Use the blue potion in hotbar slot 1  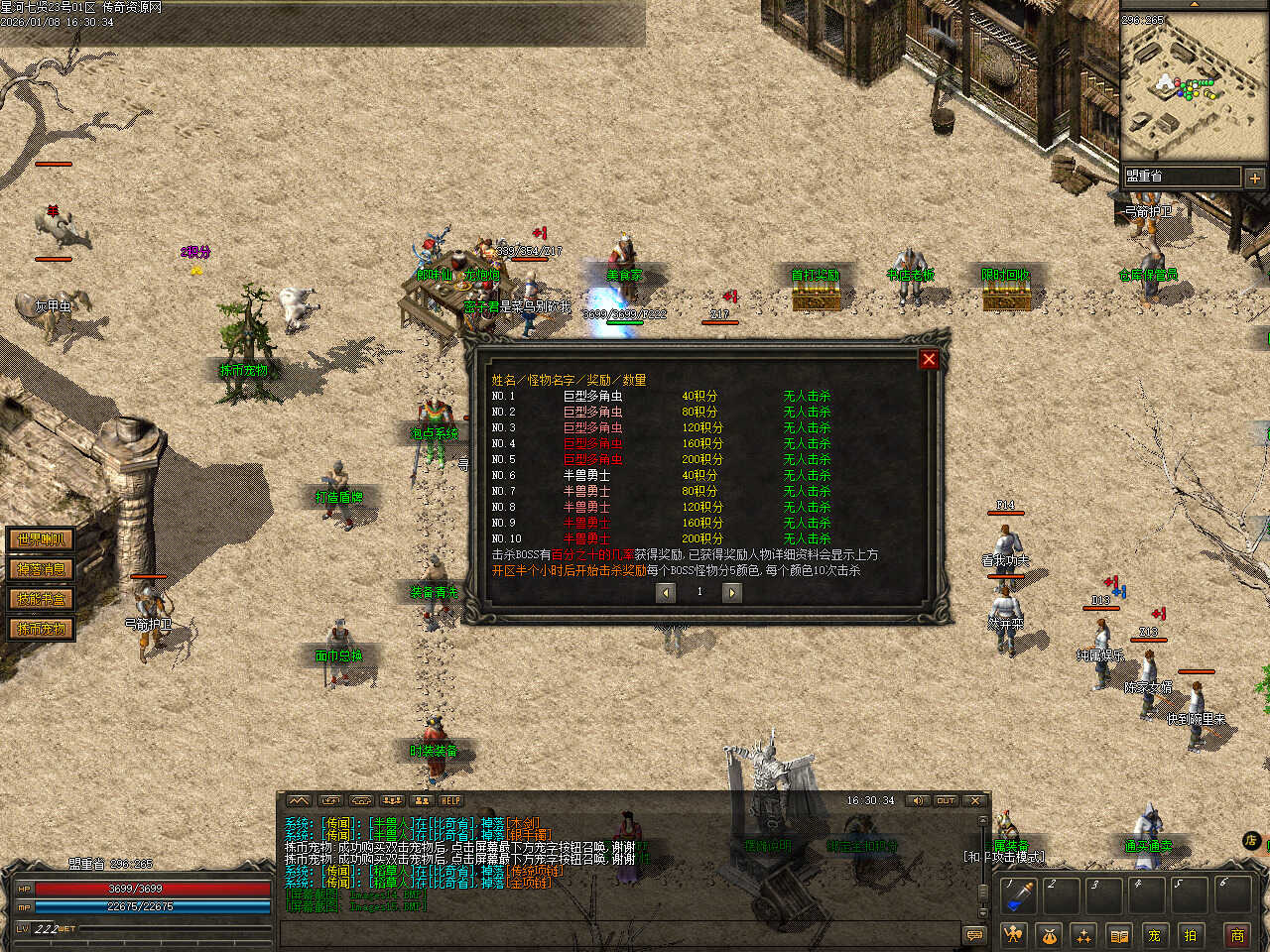tap(1018, 895)
